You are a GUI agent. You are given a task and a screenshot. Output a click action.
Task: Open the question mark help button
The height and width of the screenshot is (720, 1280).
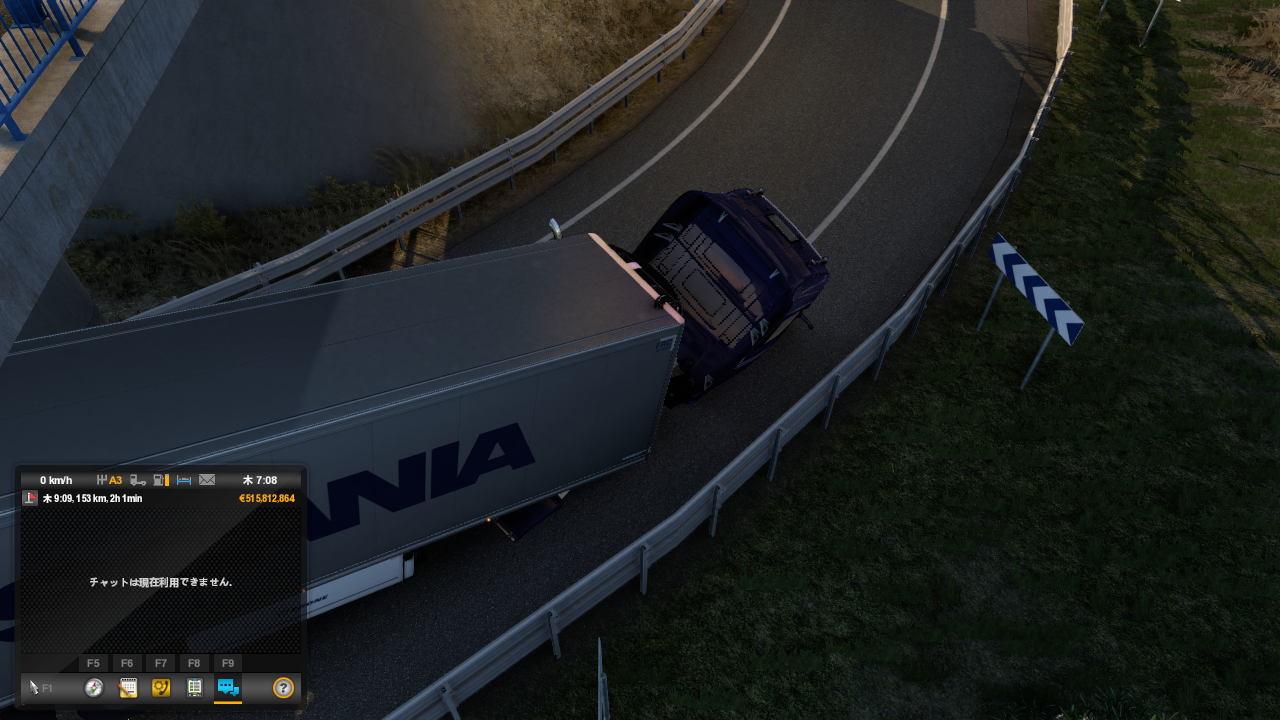[283, 687]
